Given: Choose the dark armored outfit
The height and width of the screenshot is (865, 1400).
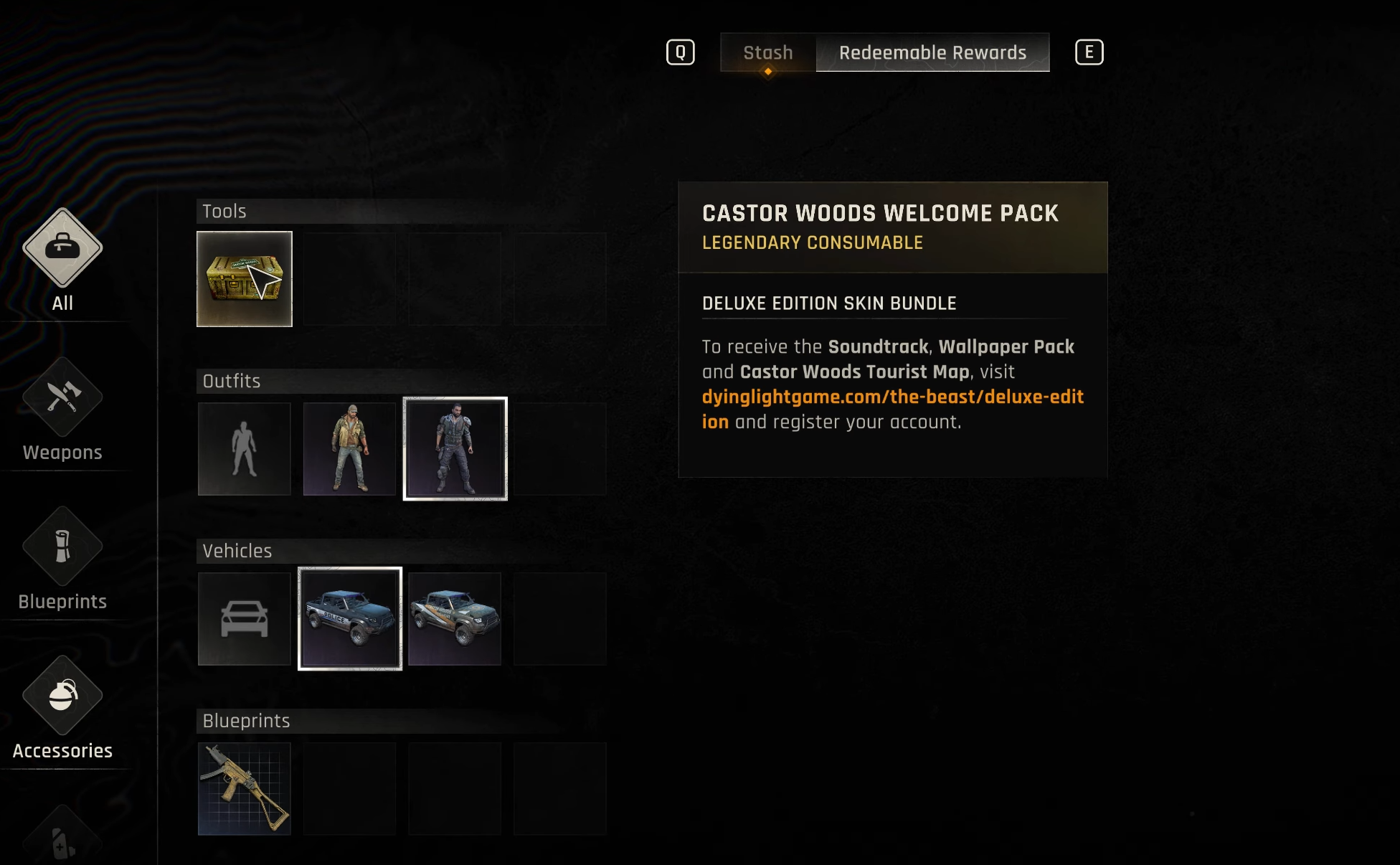Looking at the screenshot, I should 455,449.
